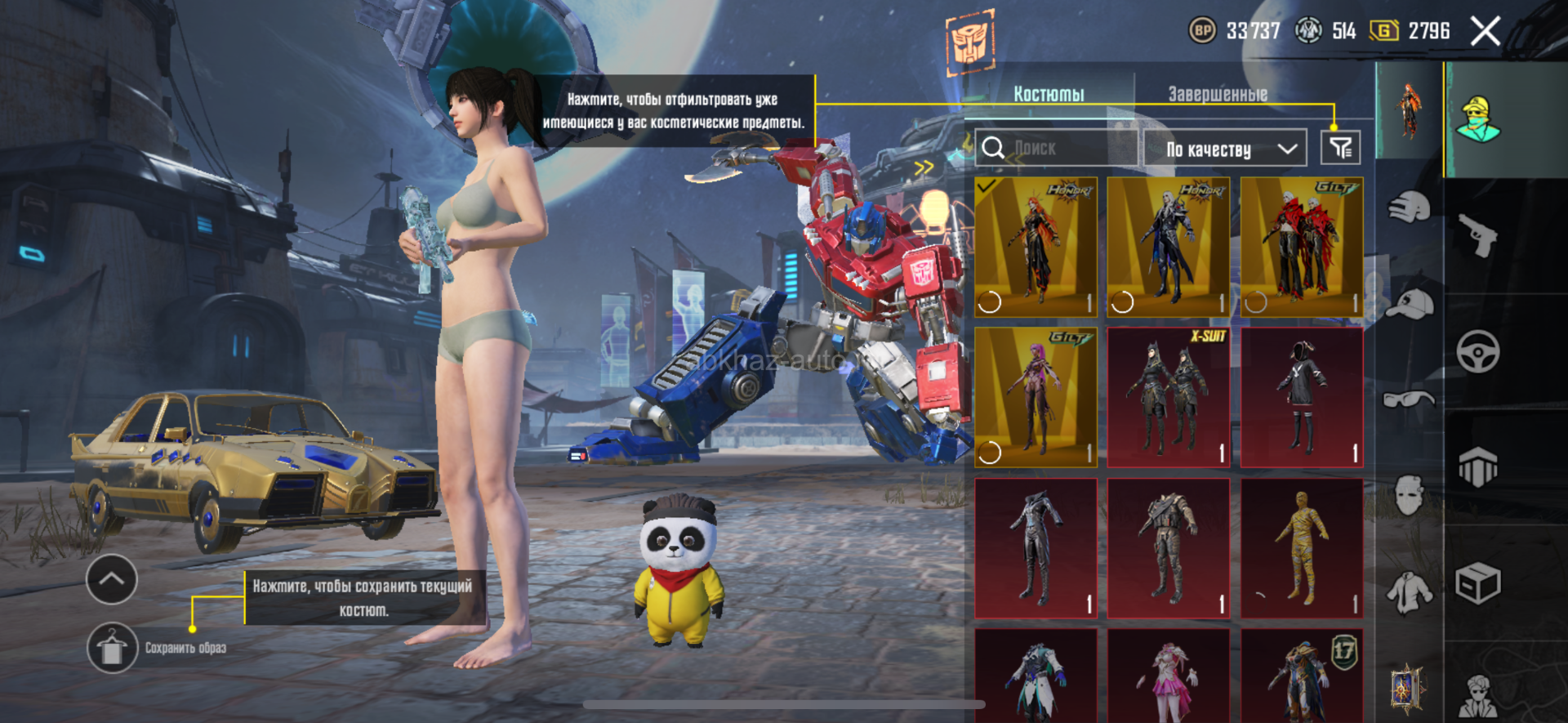This screenshot has height=723, width=1568.
Task: Open the face mask category
Action: pos(1409,494)
